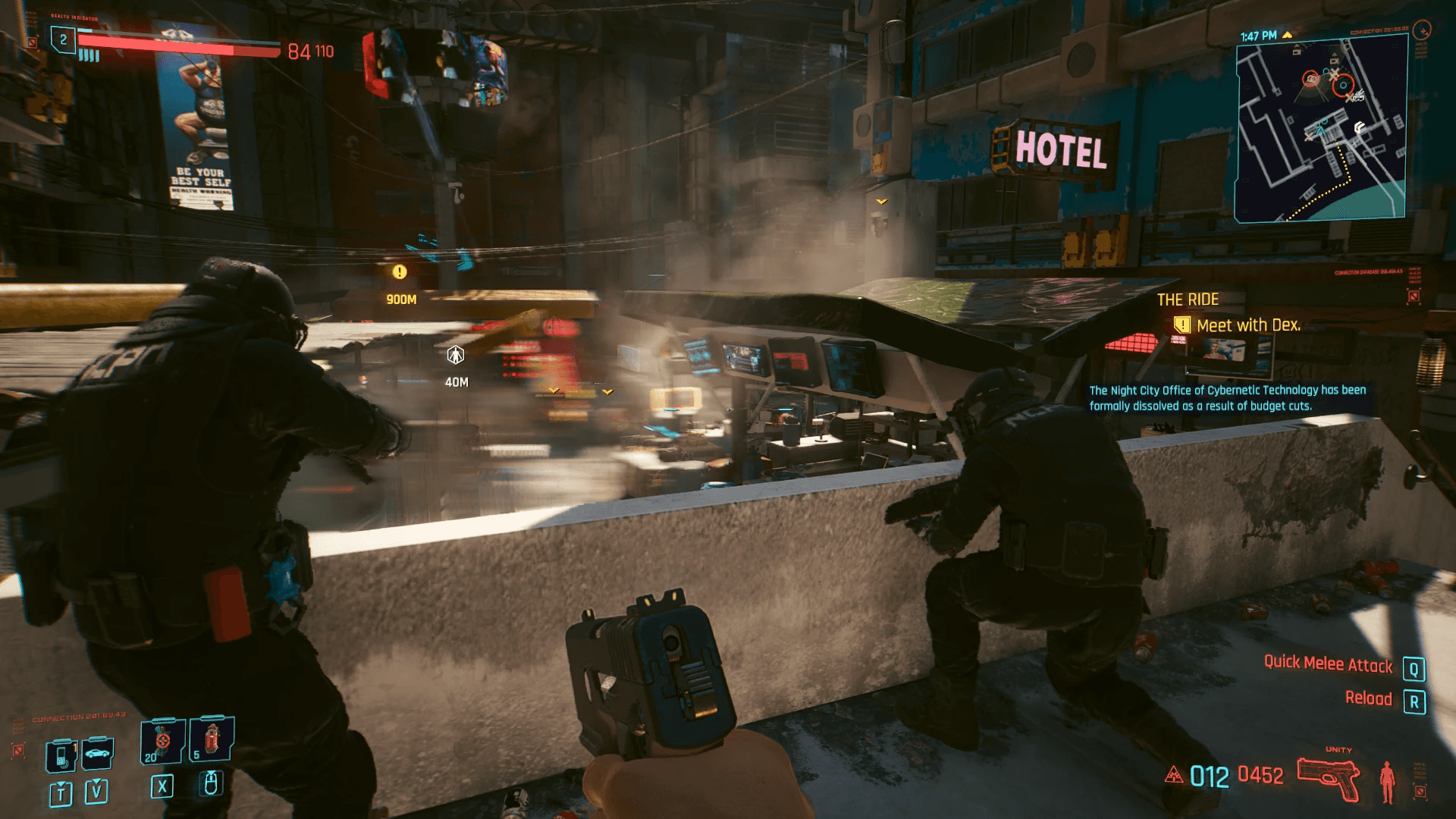Click the yellow warning chevron beside the clock
Image resolution: width=1456 pixels, height=819 pixels.
1288,35
